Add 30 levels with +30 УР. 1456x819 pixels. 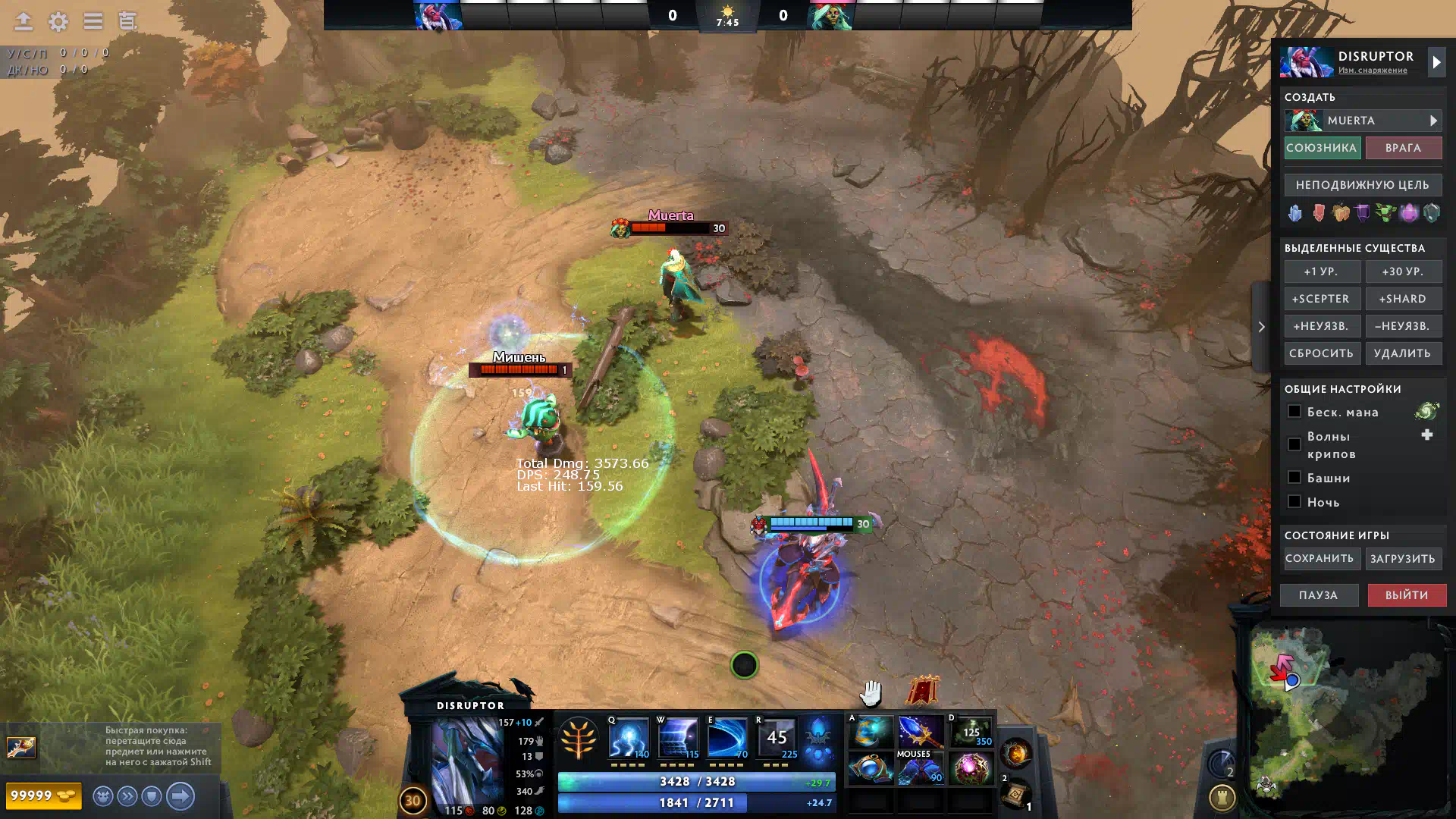(x=1403, y=271)
